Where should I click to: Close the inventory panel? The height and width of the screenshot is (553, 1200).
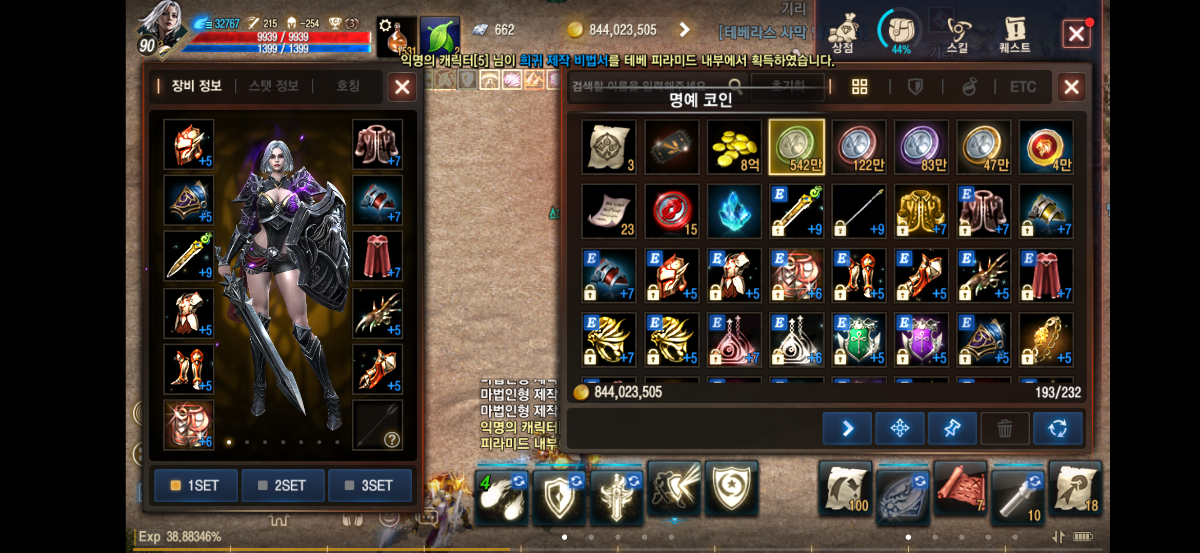click(x=1071, y=87)
